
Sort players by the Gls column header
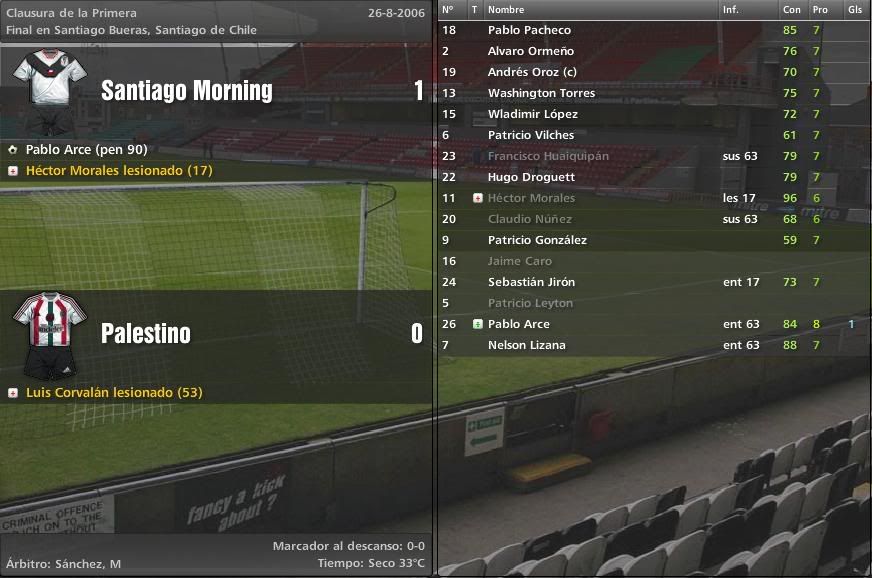[854, 9]
